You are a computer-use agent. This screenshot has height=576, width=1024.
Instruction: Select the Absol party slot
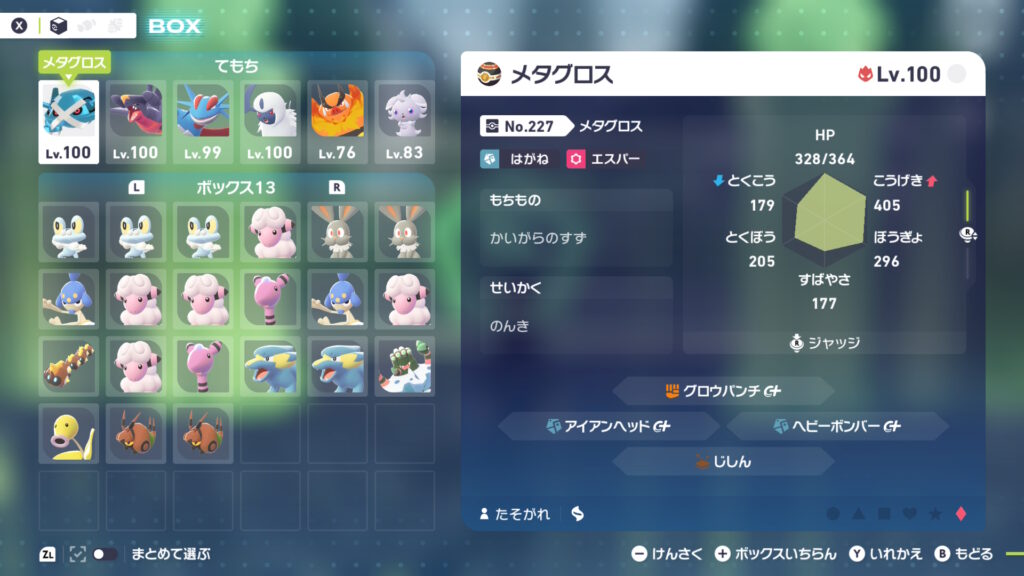pyautogui.click(x=270, y=121)
